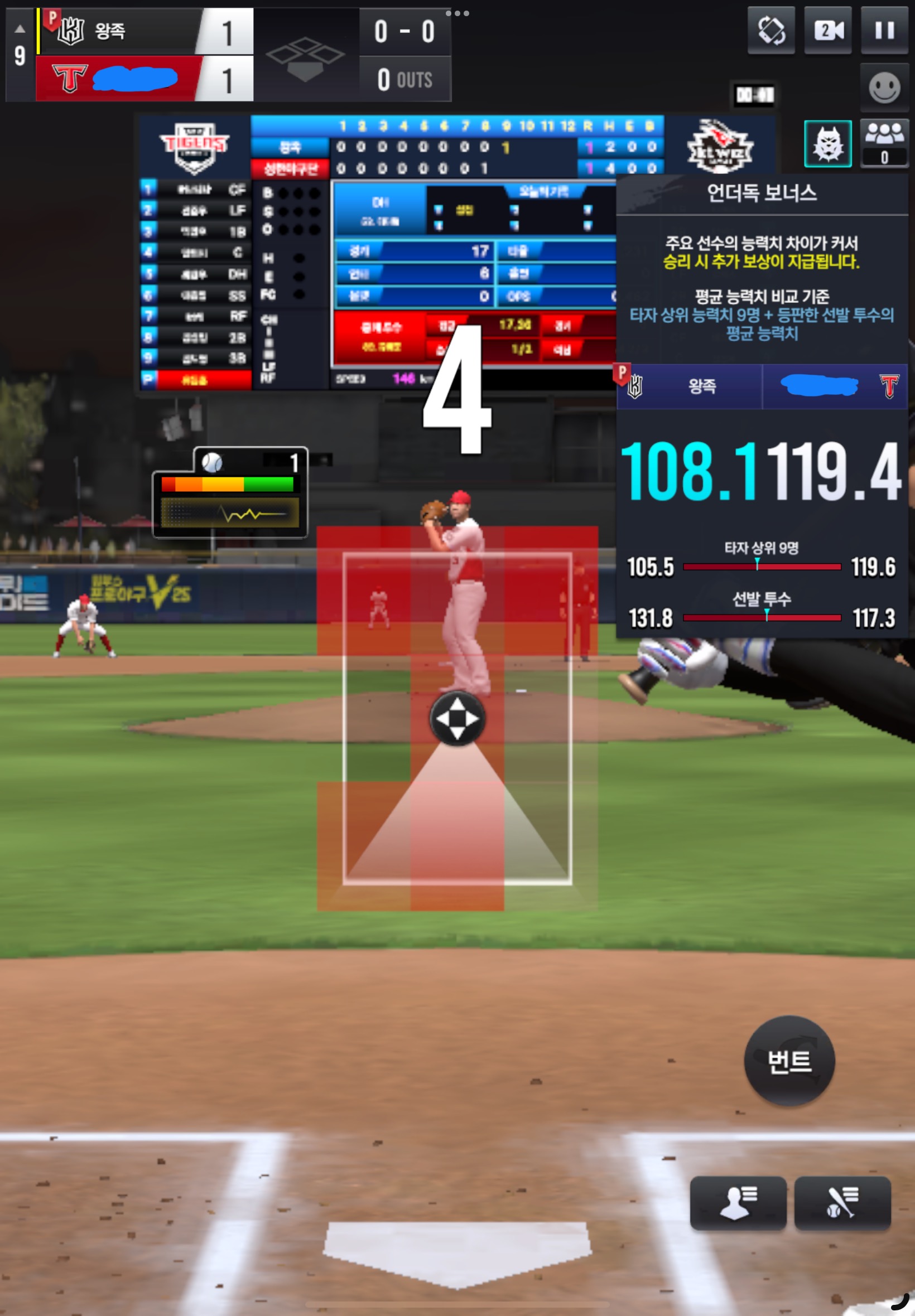This screenshot has width=915, height=1316.
Task: Toggle the 2x speed camera button
Action: pos(828,30)
